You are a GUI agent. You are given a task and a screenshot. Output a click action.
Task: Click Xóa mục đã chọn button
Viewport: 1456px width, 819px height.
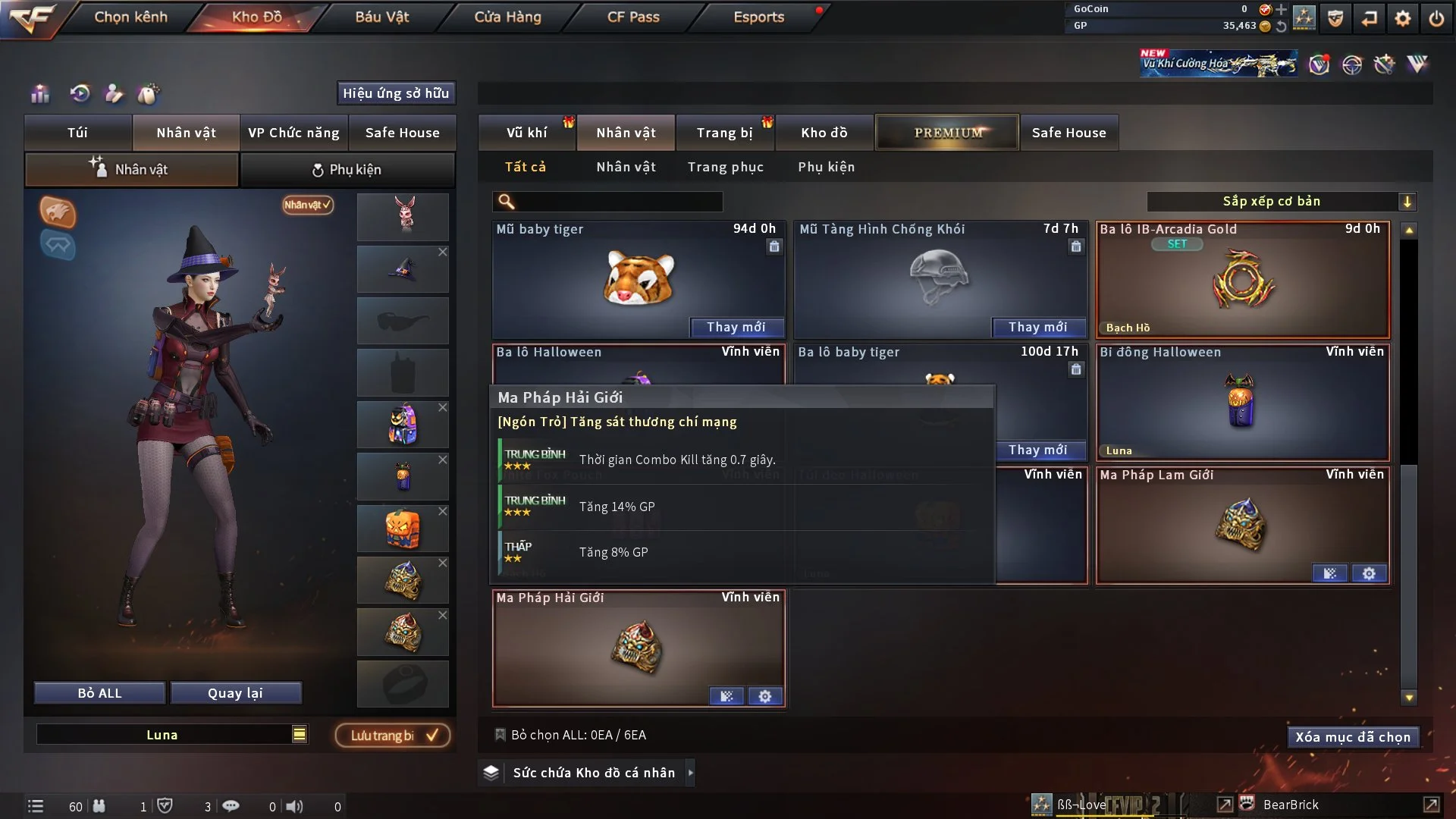tap(1353, 737)
